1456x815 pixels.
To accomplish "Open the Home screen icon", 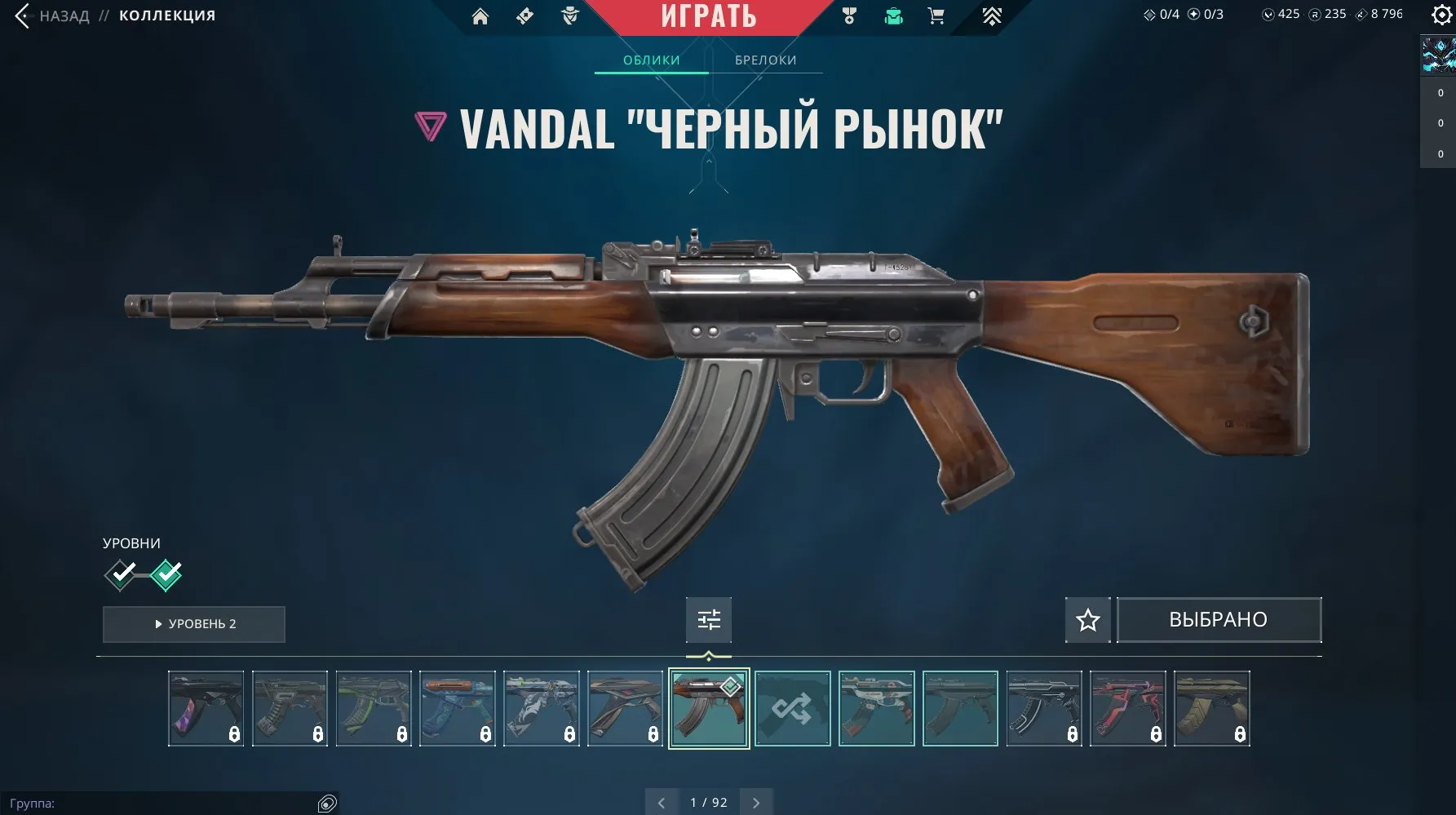I will (480, 16).
